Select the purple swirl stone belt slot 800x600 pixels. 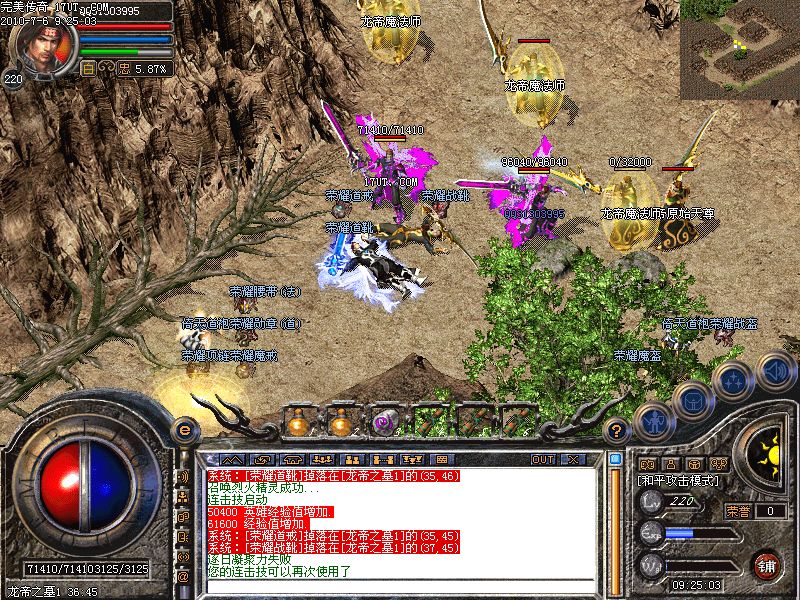coord(384,423)
